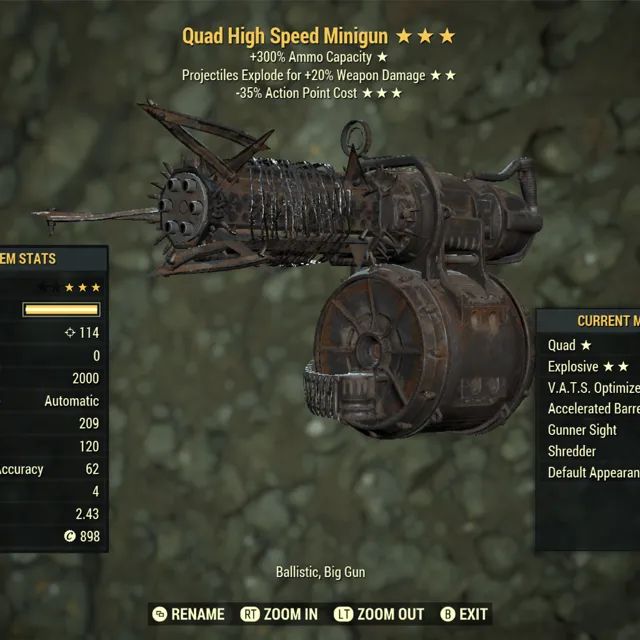The image size is (640, 640).
Task: Click the ZOOM IN button
Action: [280, 614]
